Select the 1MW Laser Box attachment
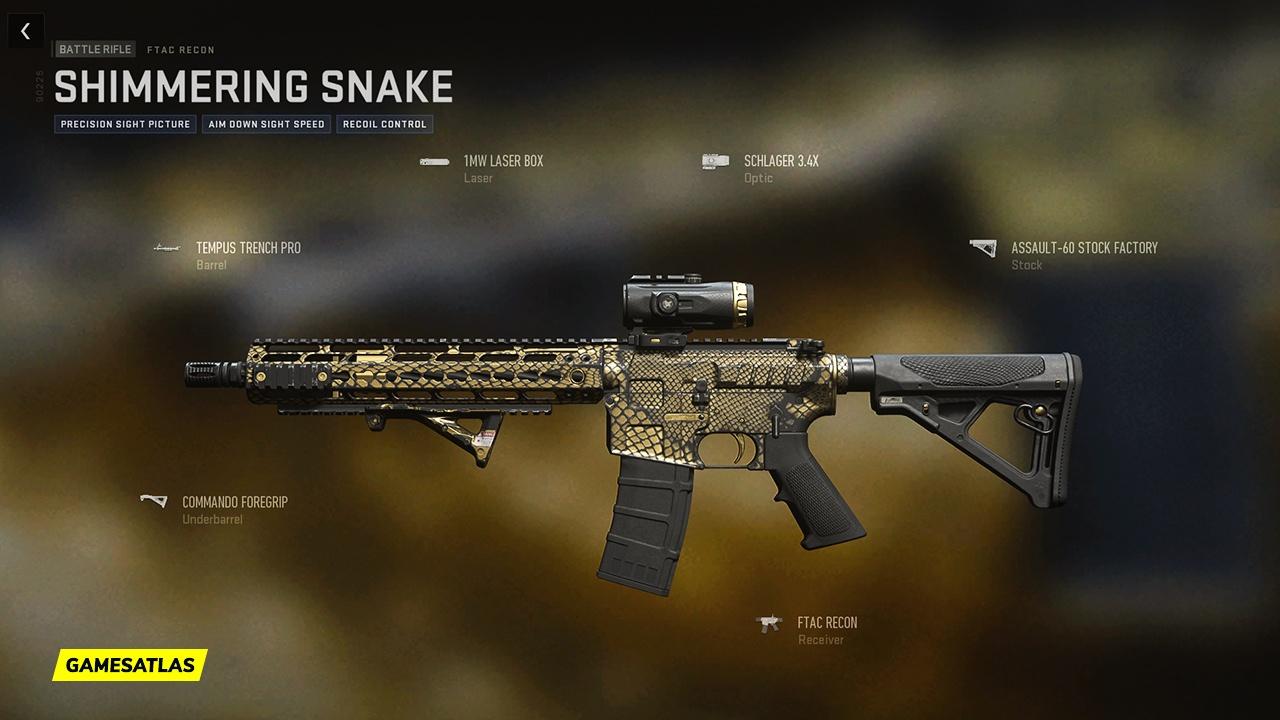This screenshot has height=720, width=1280. pos(502,162)
